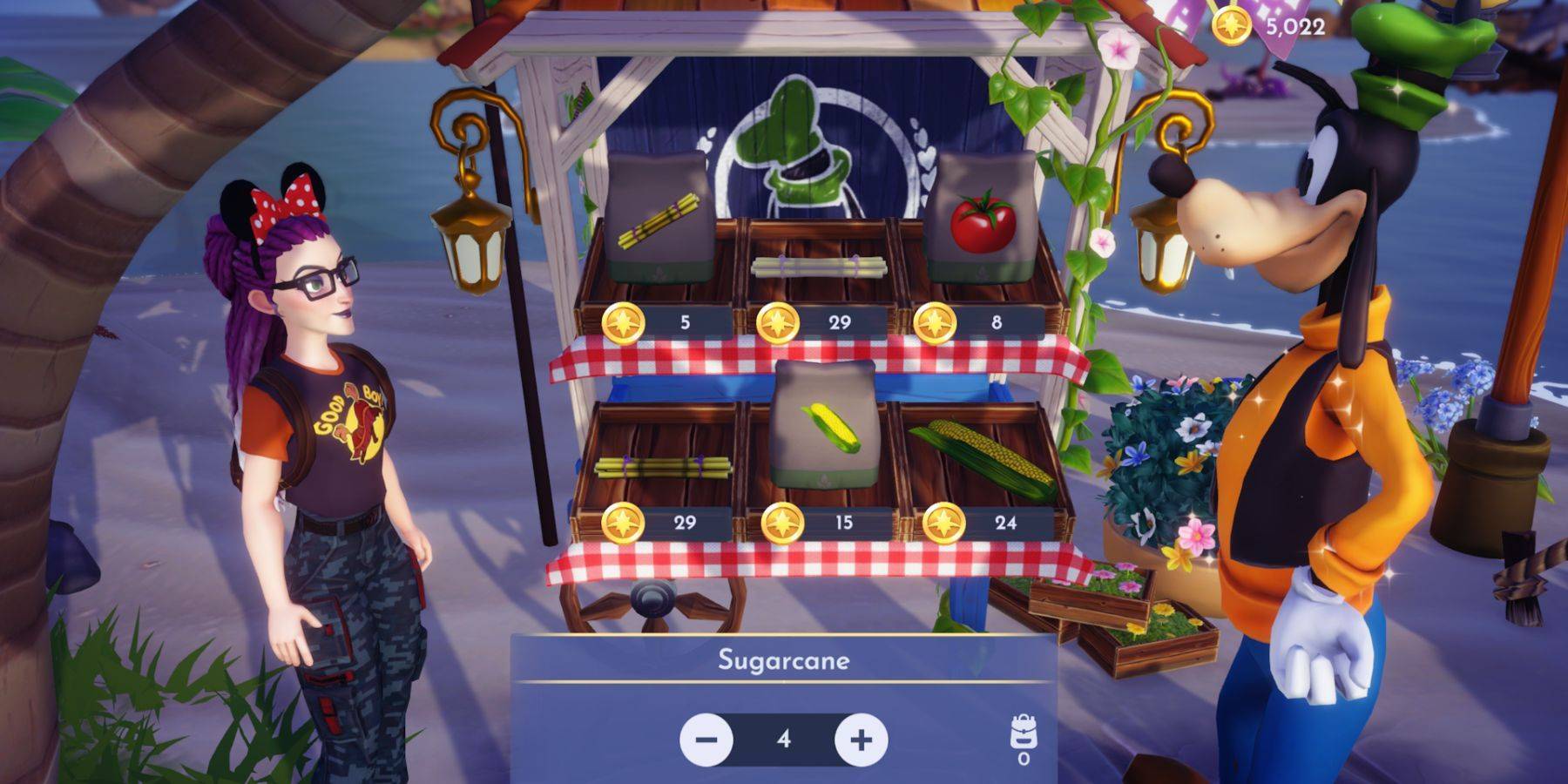Select the sugarcane seed bag priced 5
Image resolution: width=1568 pixels, height=784 pixels.
click(x=659, y=220)
